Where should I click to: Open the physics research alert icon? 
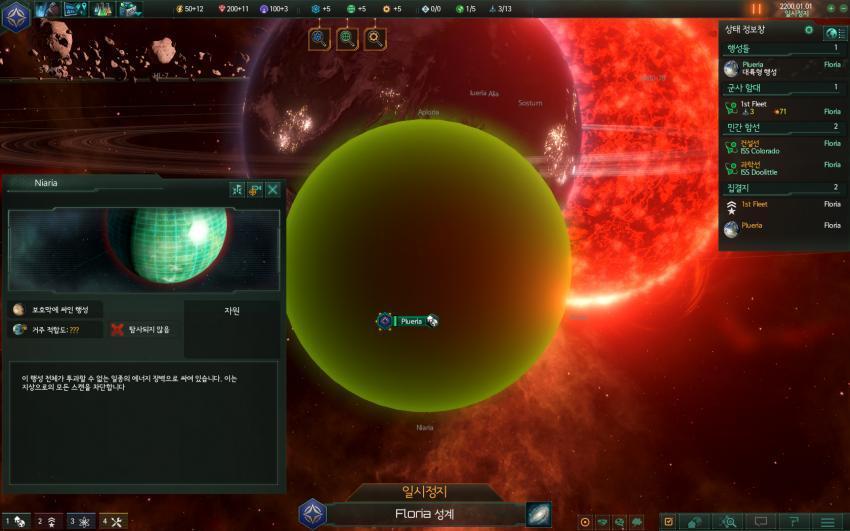click(x=320, y=39)
